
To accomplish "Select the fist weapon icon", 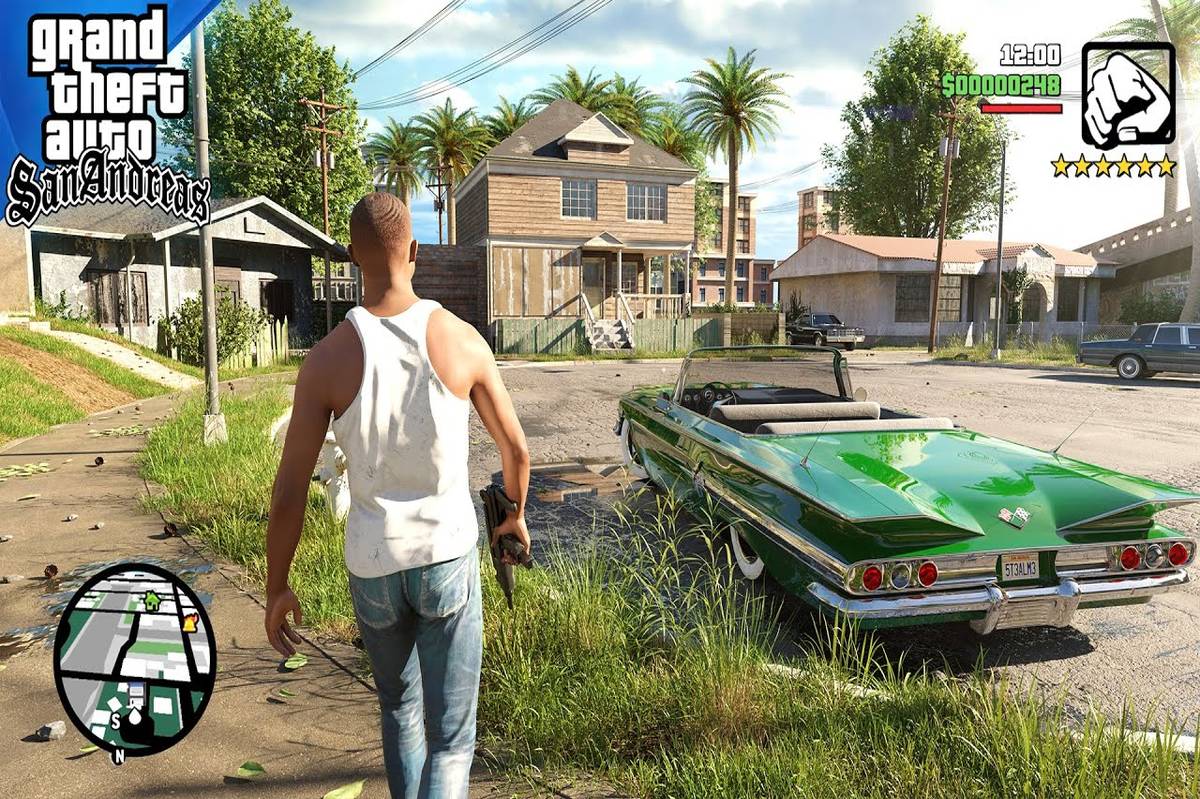I will [1127, 95].
